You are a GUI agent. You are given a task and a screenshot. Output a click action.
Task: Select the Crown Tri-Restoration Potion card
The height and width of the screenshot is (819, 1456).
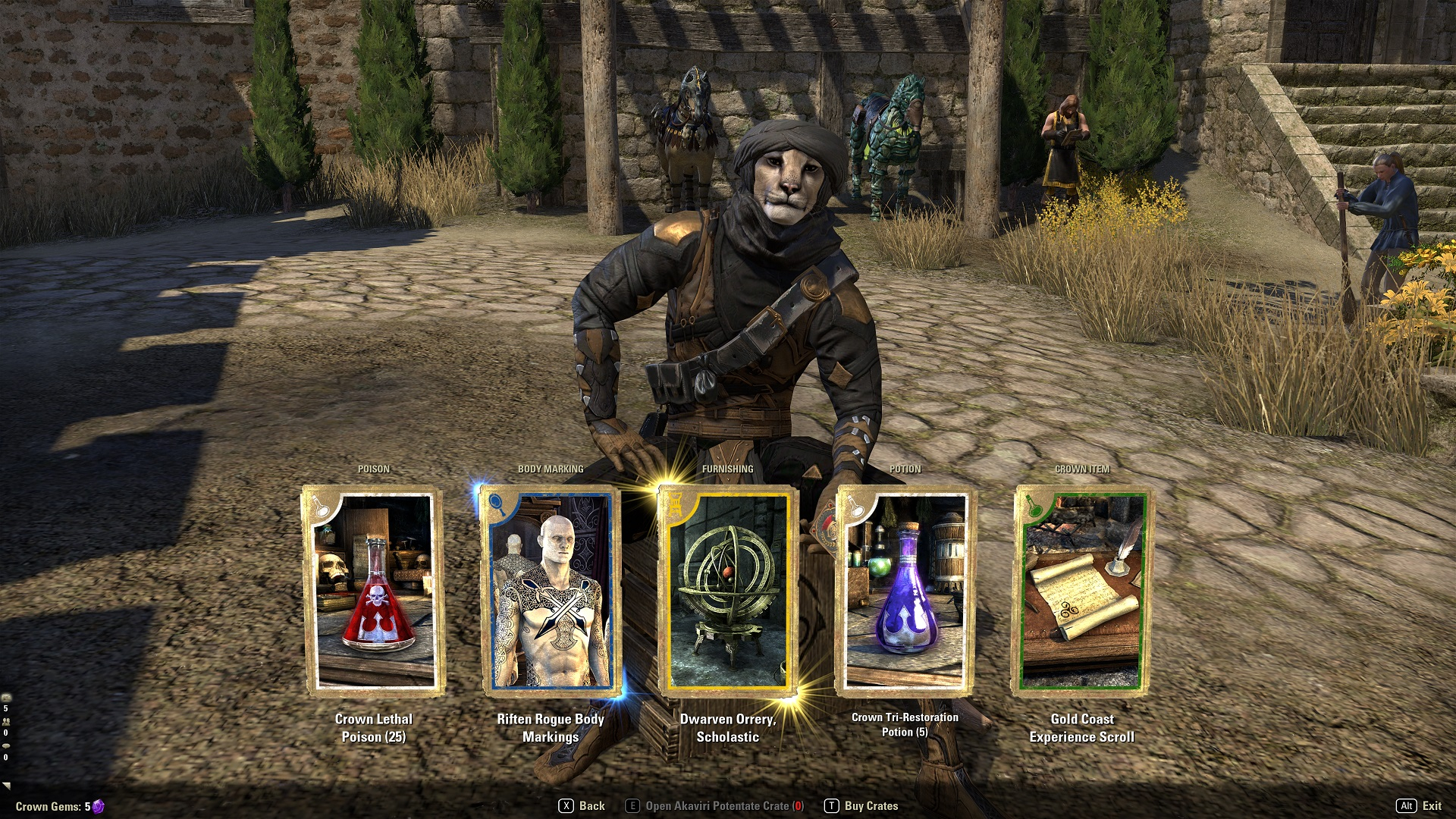905,591
